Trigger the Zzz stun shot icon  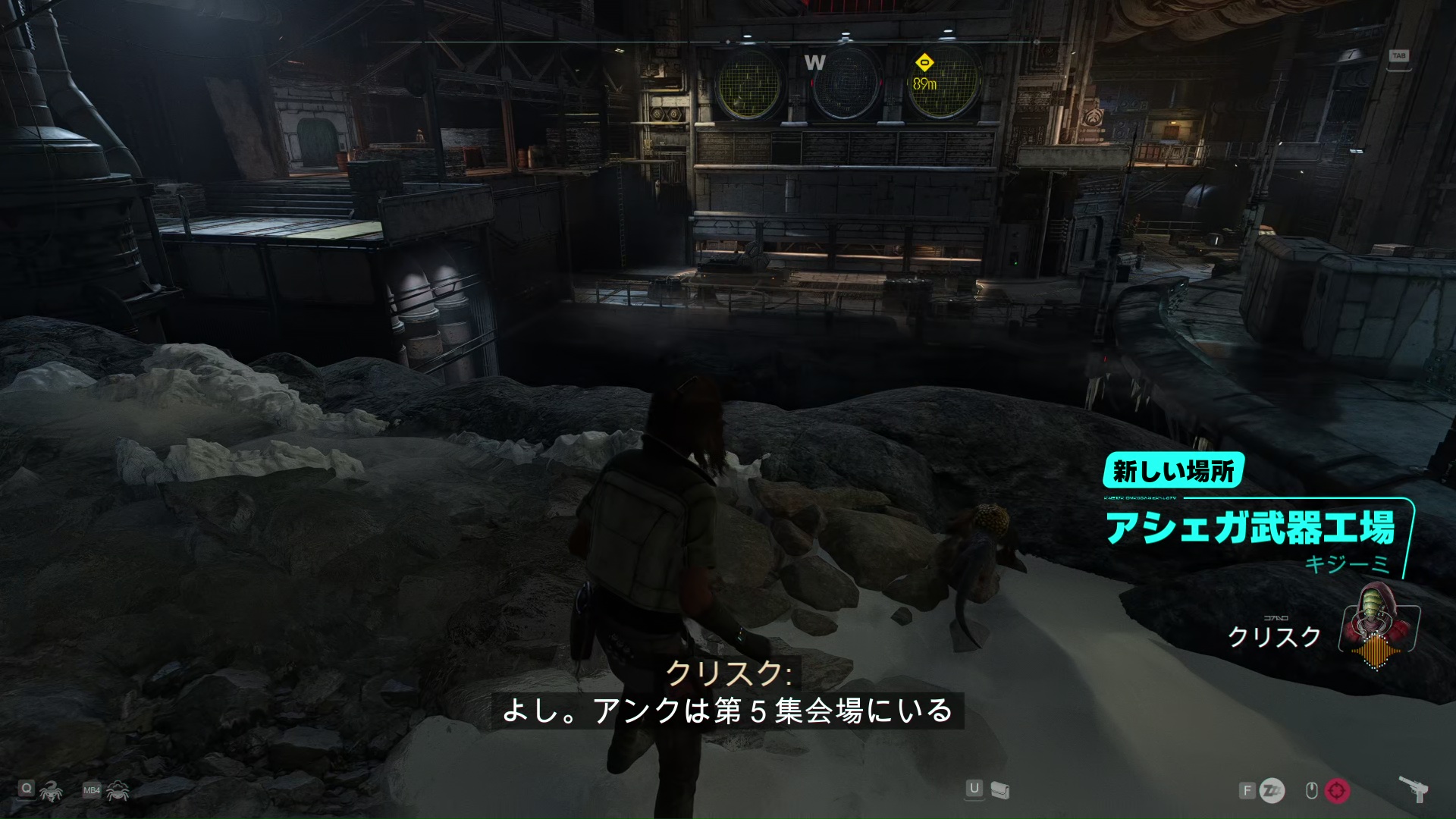pos(1272,791)
